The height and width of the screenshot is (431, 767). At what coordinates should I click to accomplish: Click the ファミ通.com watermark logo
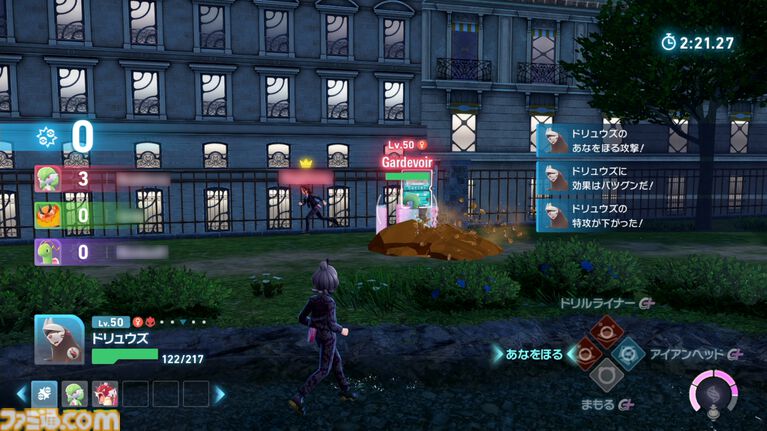pyautogui.click(x=60, y=419)
